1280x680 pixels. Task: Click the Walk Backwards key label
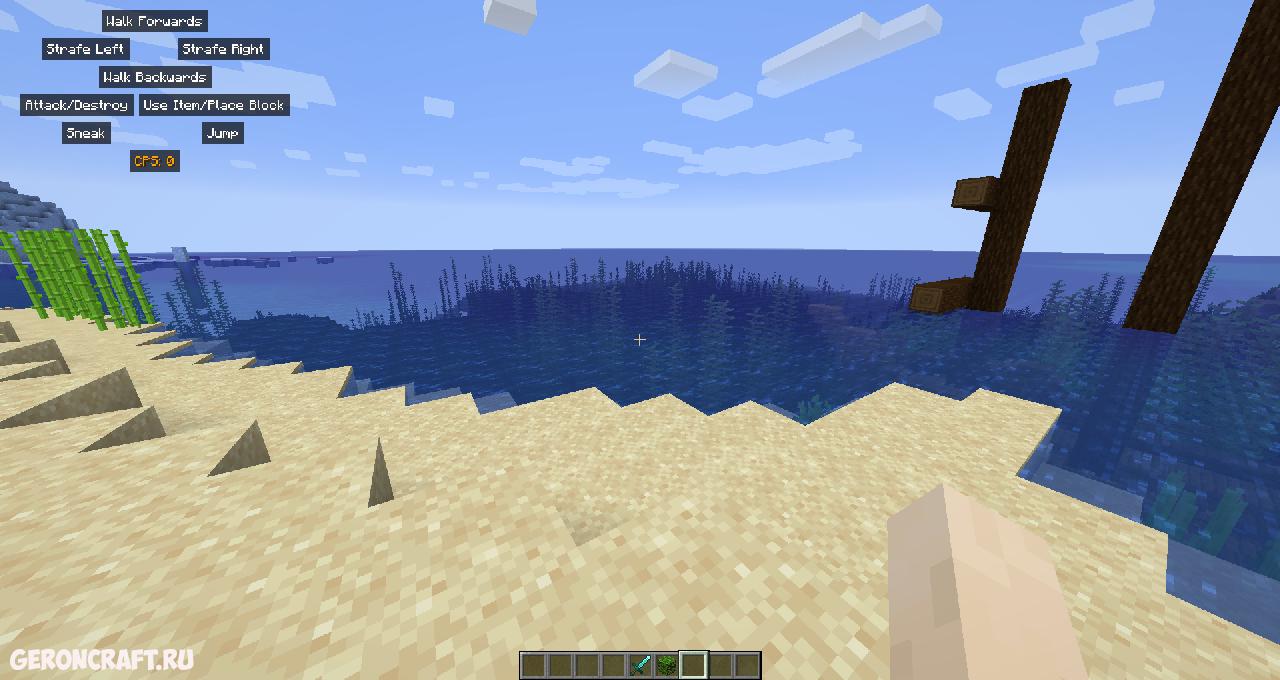(155, 77)
